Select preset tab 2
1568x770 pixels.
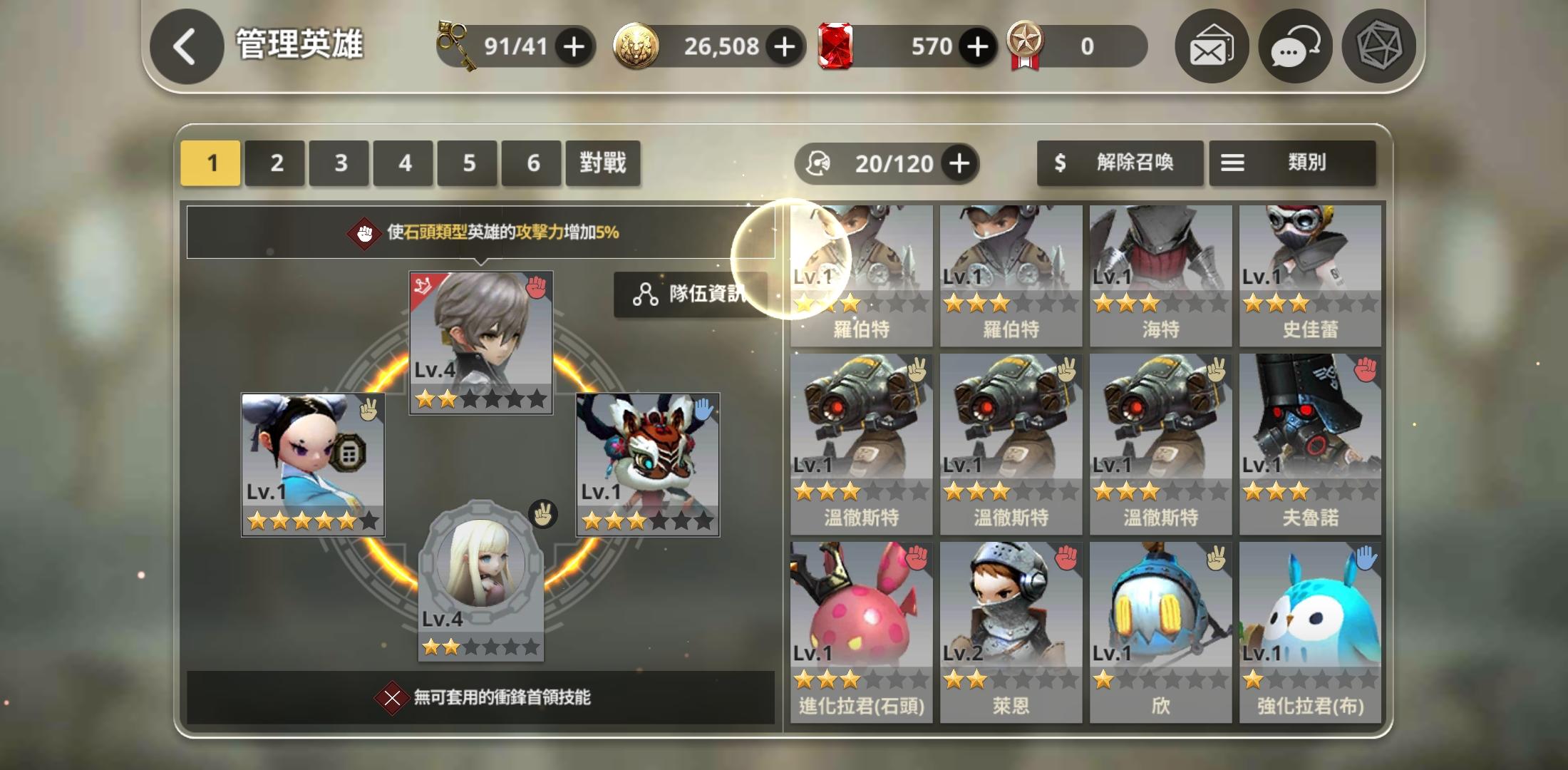click(274, 163)
